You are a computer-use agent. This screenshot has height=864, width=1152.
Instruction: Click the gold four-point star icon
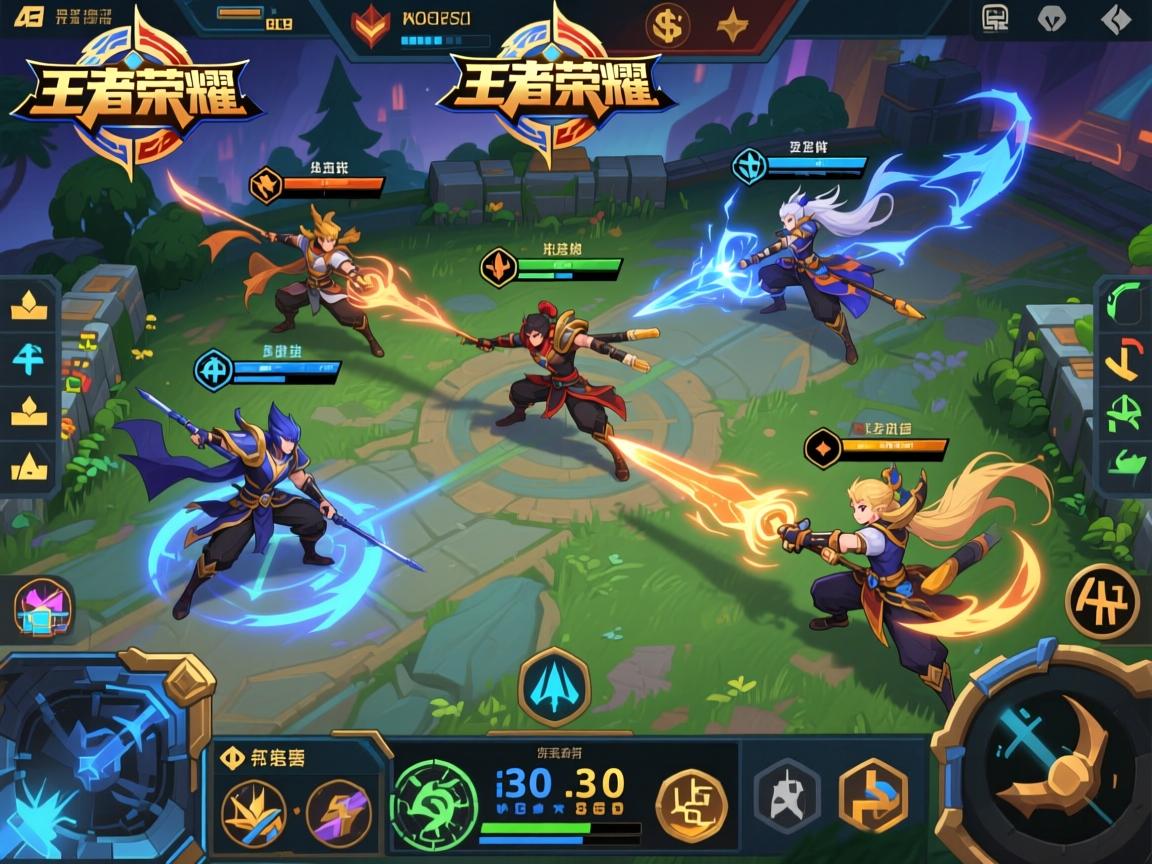click(735, 25)
